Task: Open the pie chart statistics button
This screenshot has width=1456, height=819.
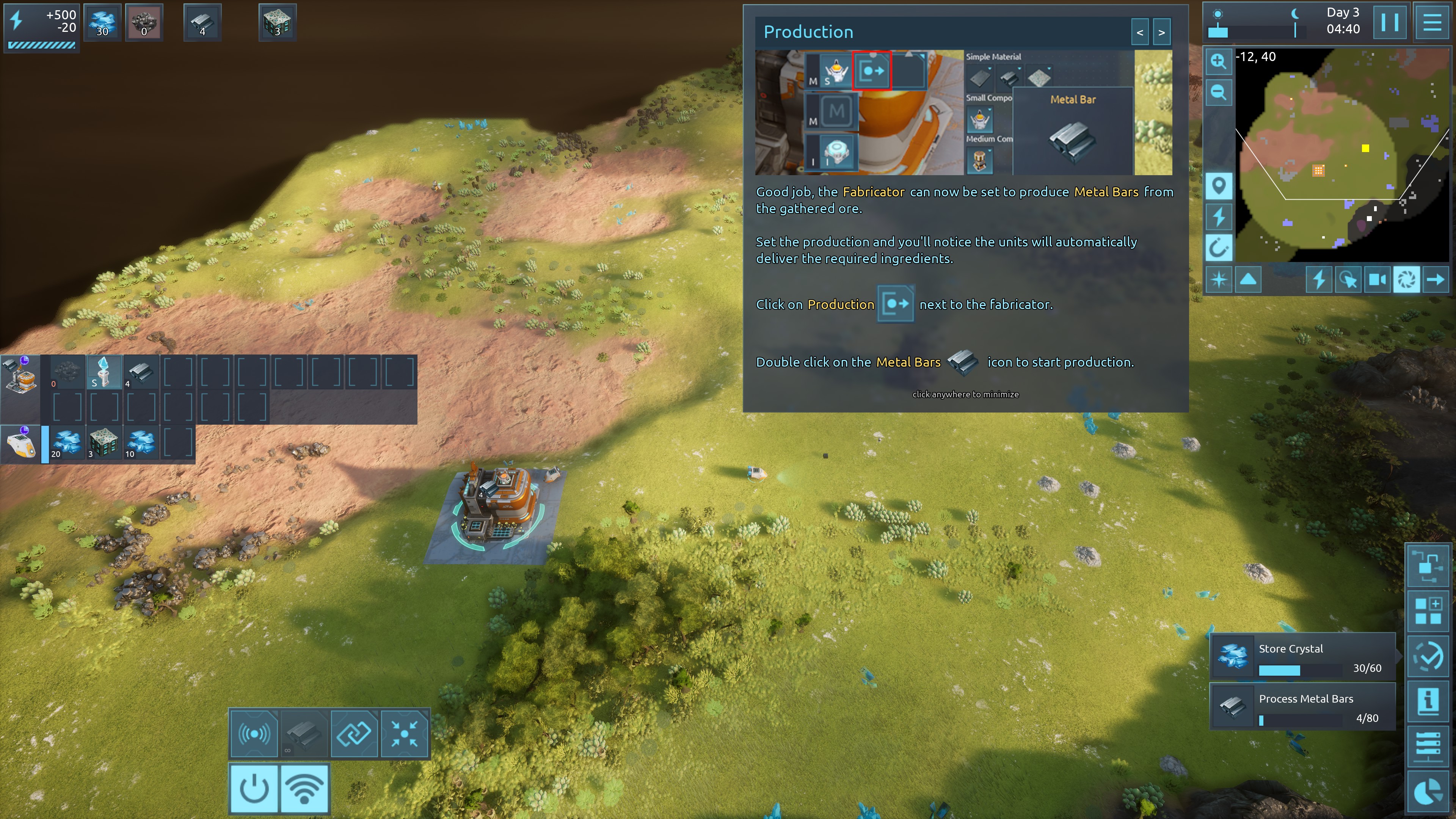Action: click(1428, 792)
